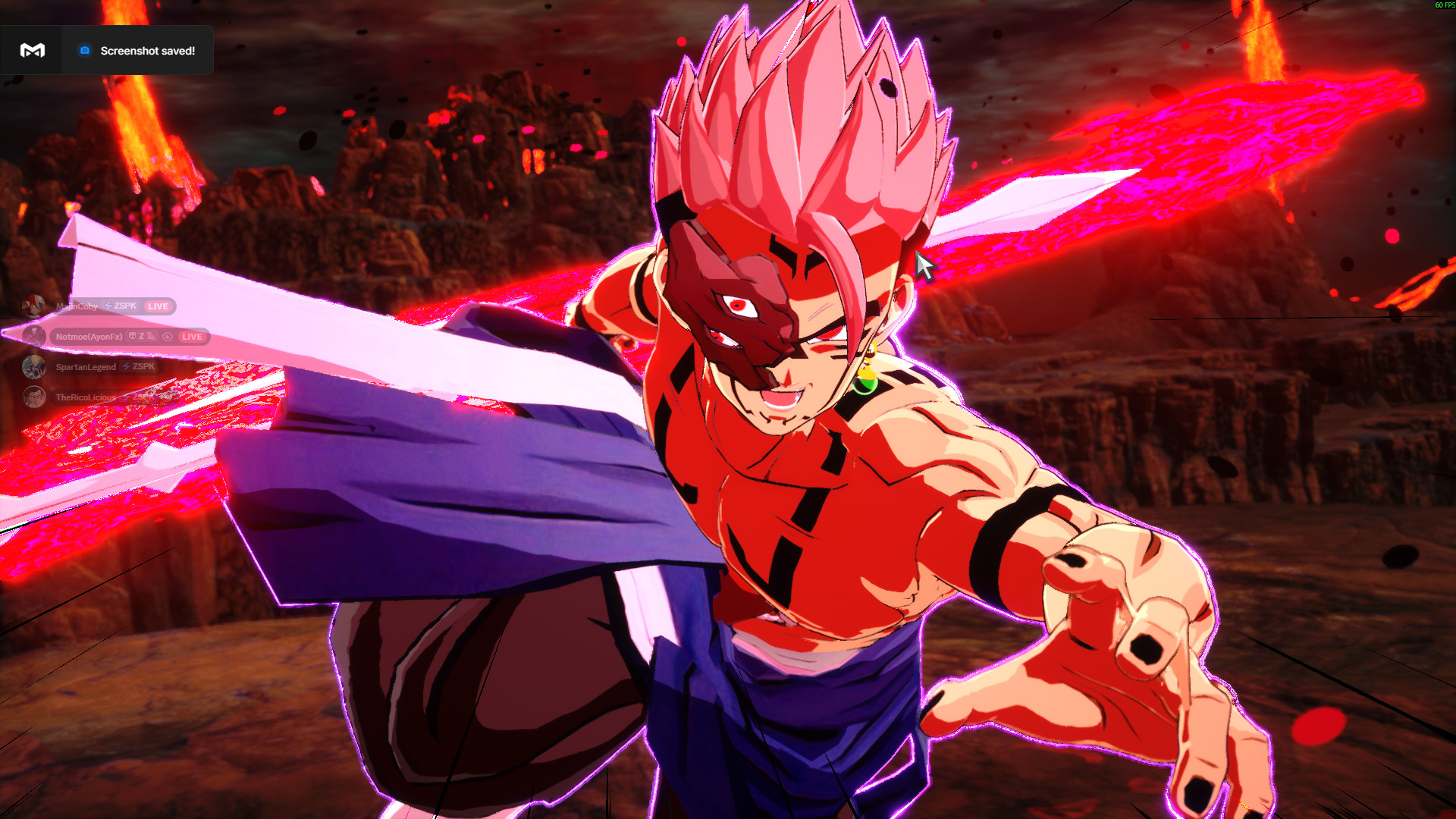Watch MajinCoby's LIVE stream
1456x819 pixels.
click(158, 306)
